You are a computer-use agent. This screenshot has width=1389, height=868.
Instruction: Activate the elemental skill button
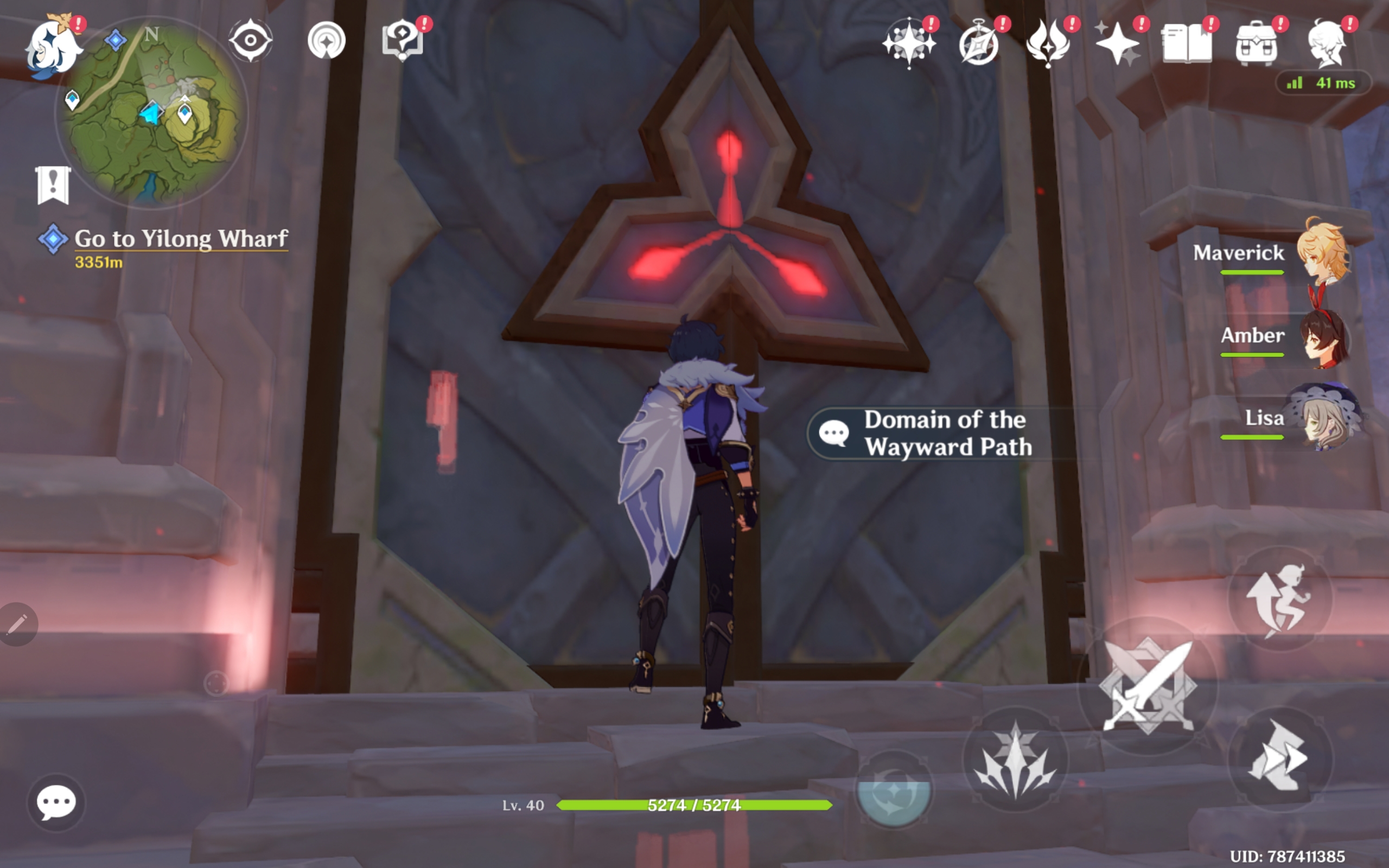click(x=1015, y=759)
